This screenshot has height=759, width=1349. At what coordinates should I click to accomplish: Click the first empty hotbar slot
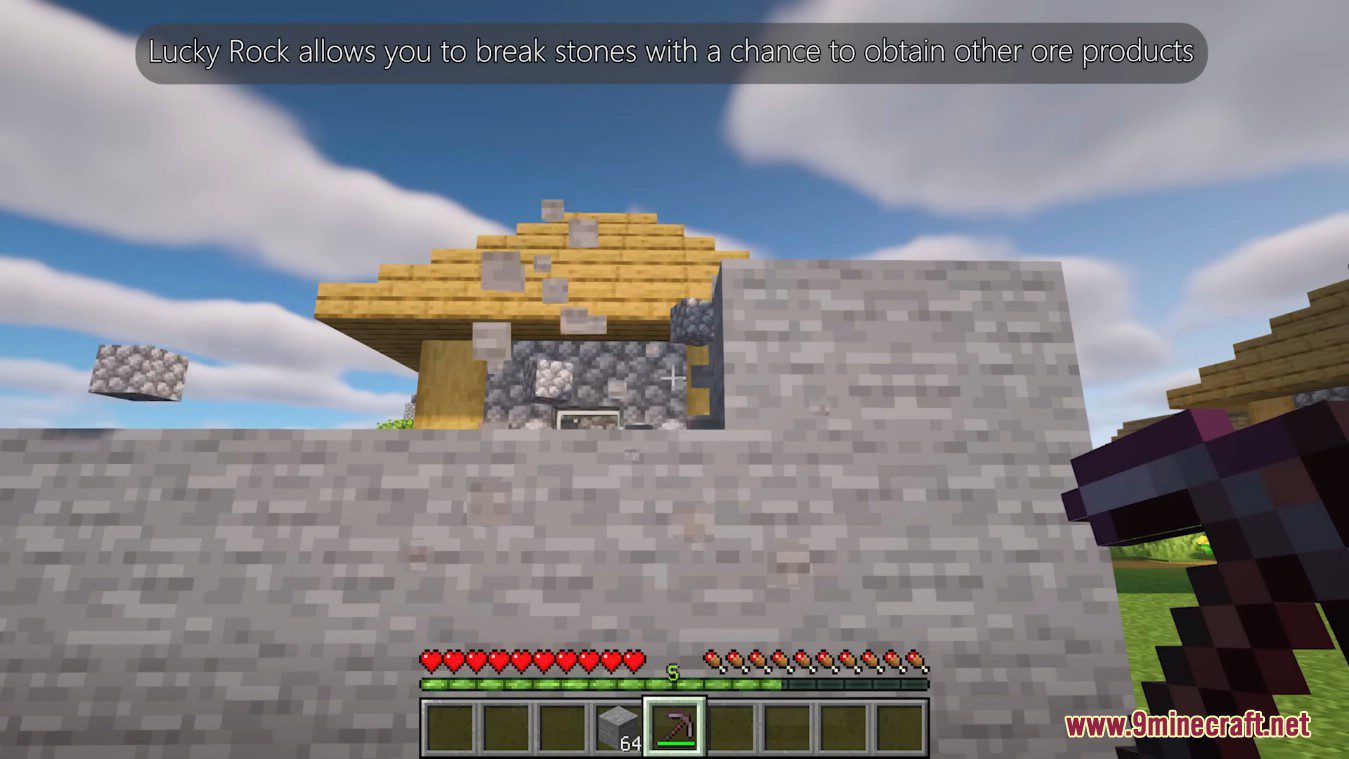click(x=448, y=724)
